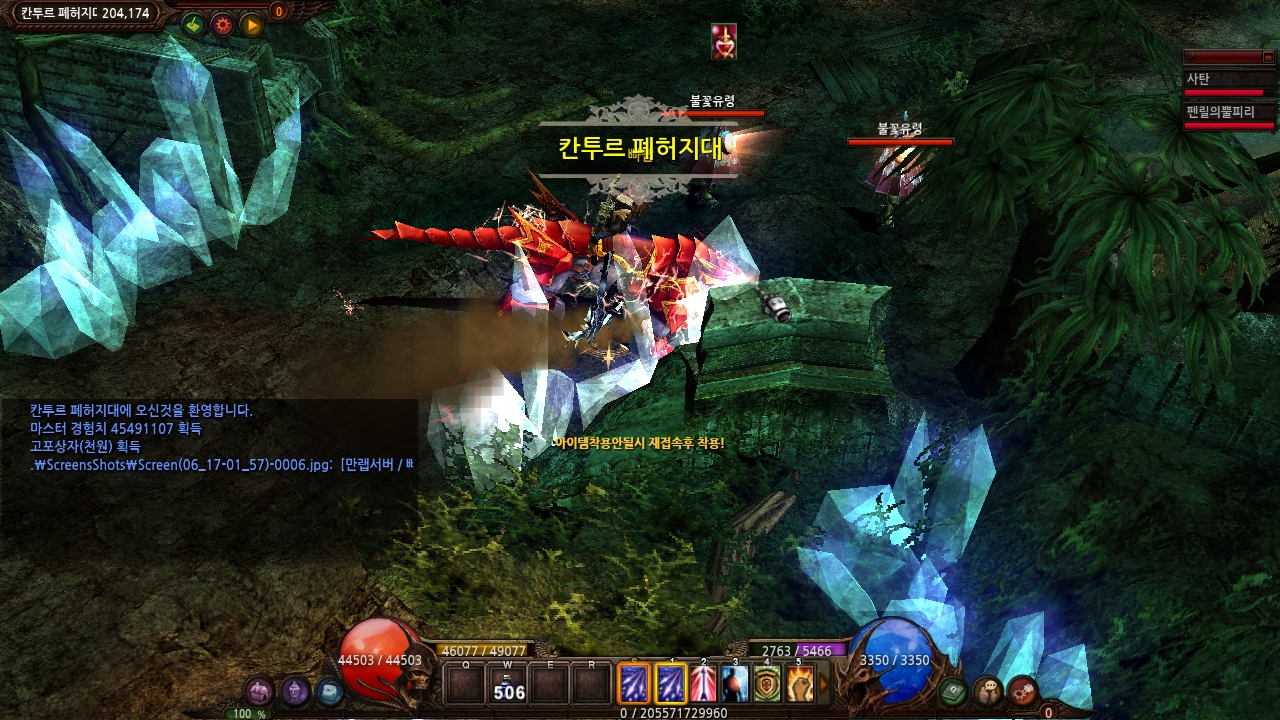Open the orange gear settings button
This screenshot has width=1280, height=720.
[222, 24]
